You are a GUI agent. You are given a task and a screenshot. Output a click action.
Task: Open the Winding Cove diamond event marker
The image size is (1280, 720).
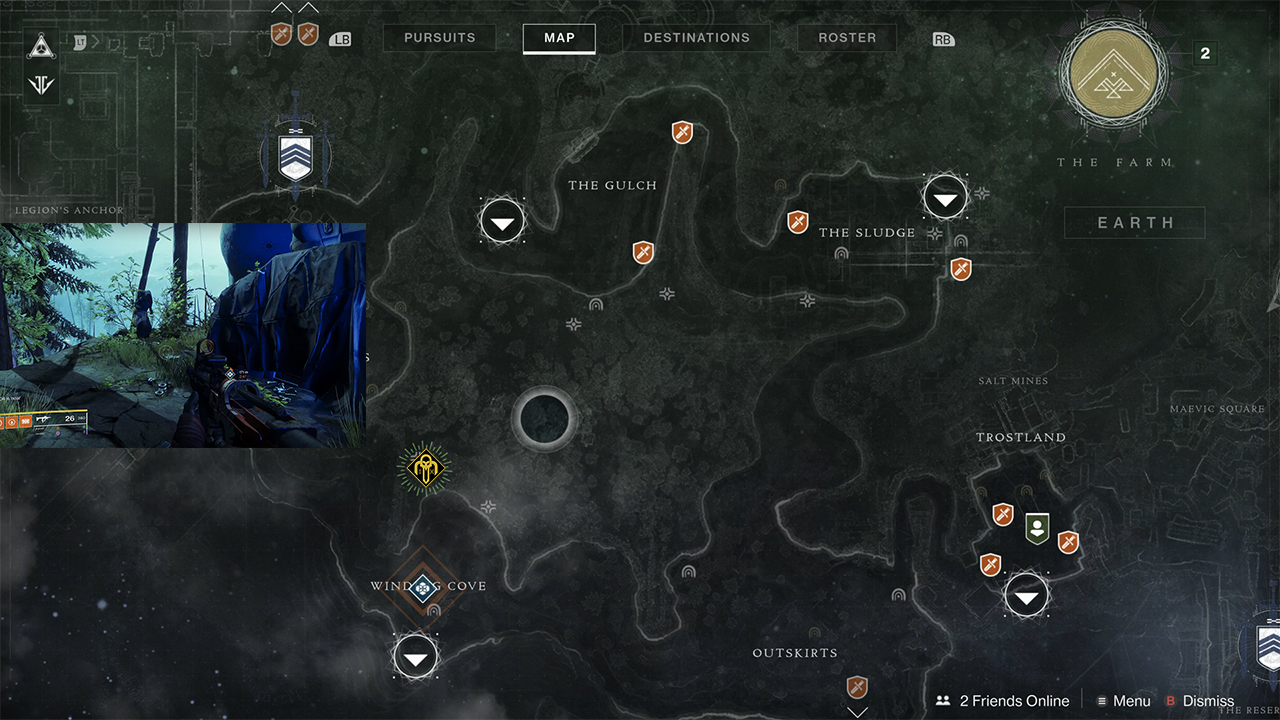422,588
